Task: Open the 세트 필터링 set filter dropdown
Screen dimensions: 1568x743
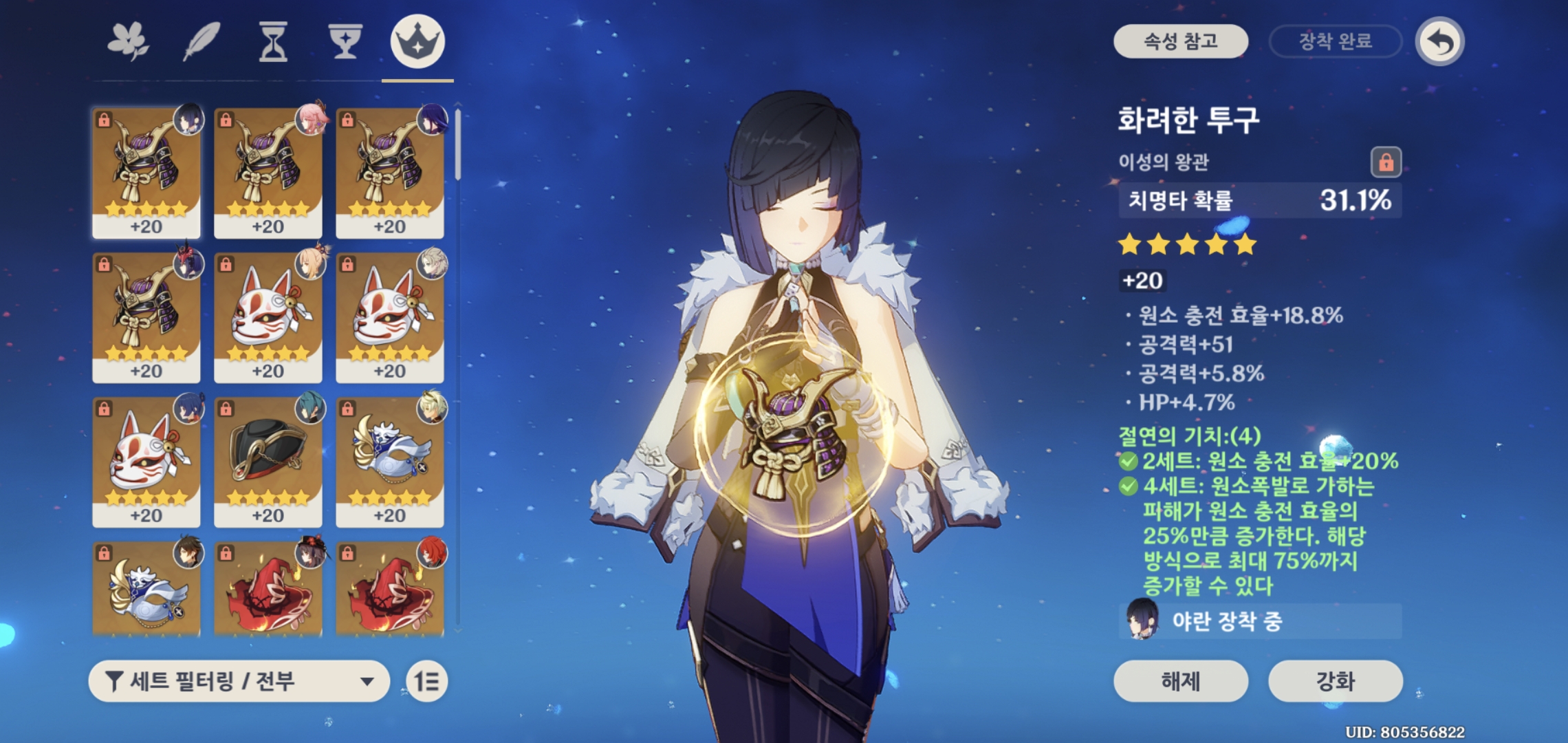Action: point(239,681)
